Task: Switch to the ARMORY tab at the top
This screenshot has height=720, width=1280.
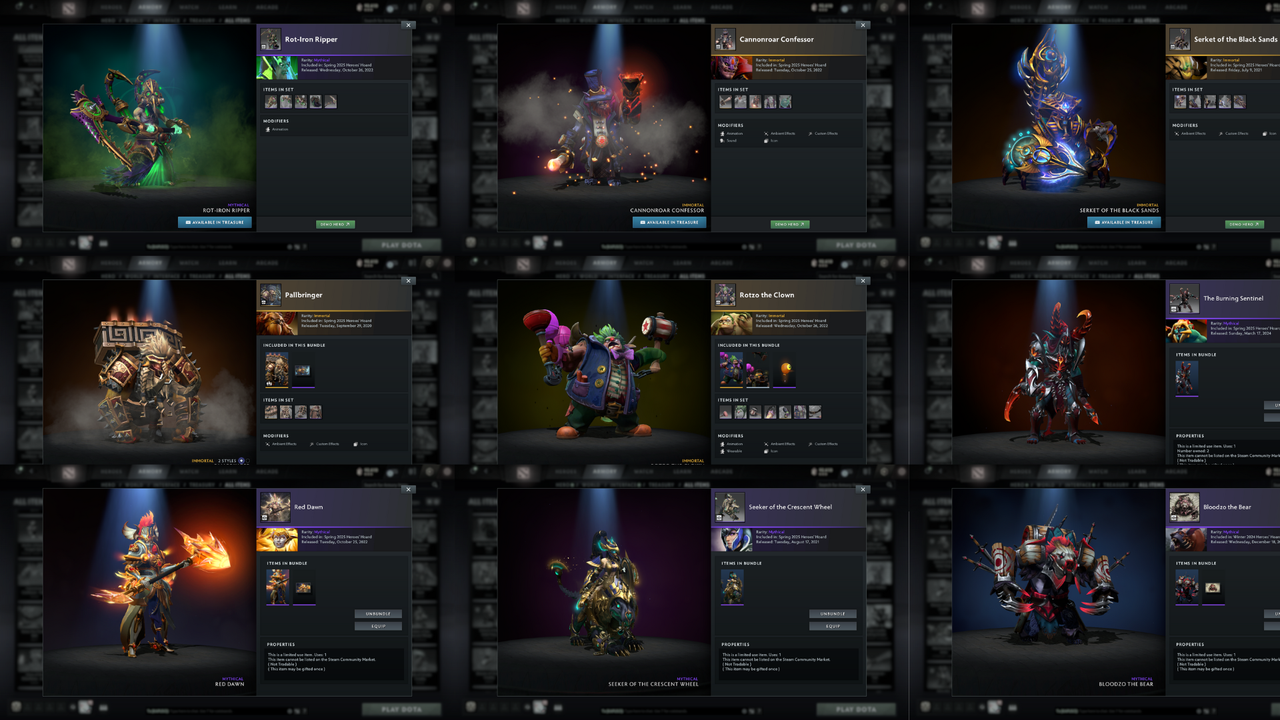Action: [150, 7]
